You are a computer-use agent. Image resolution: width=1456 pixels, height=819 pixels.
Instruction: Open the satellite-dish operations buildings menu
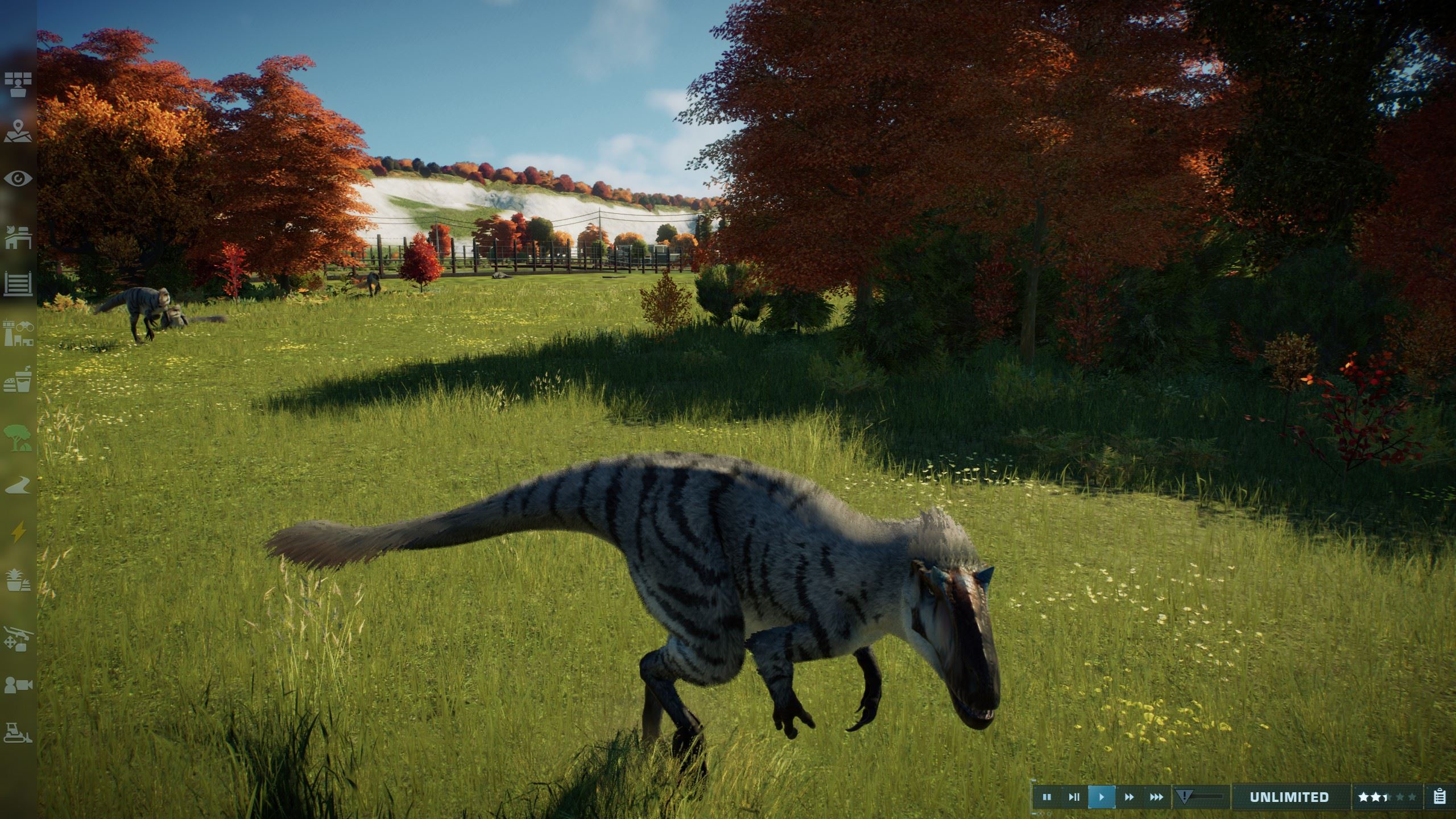click(18, 237)
